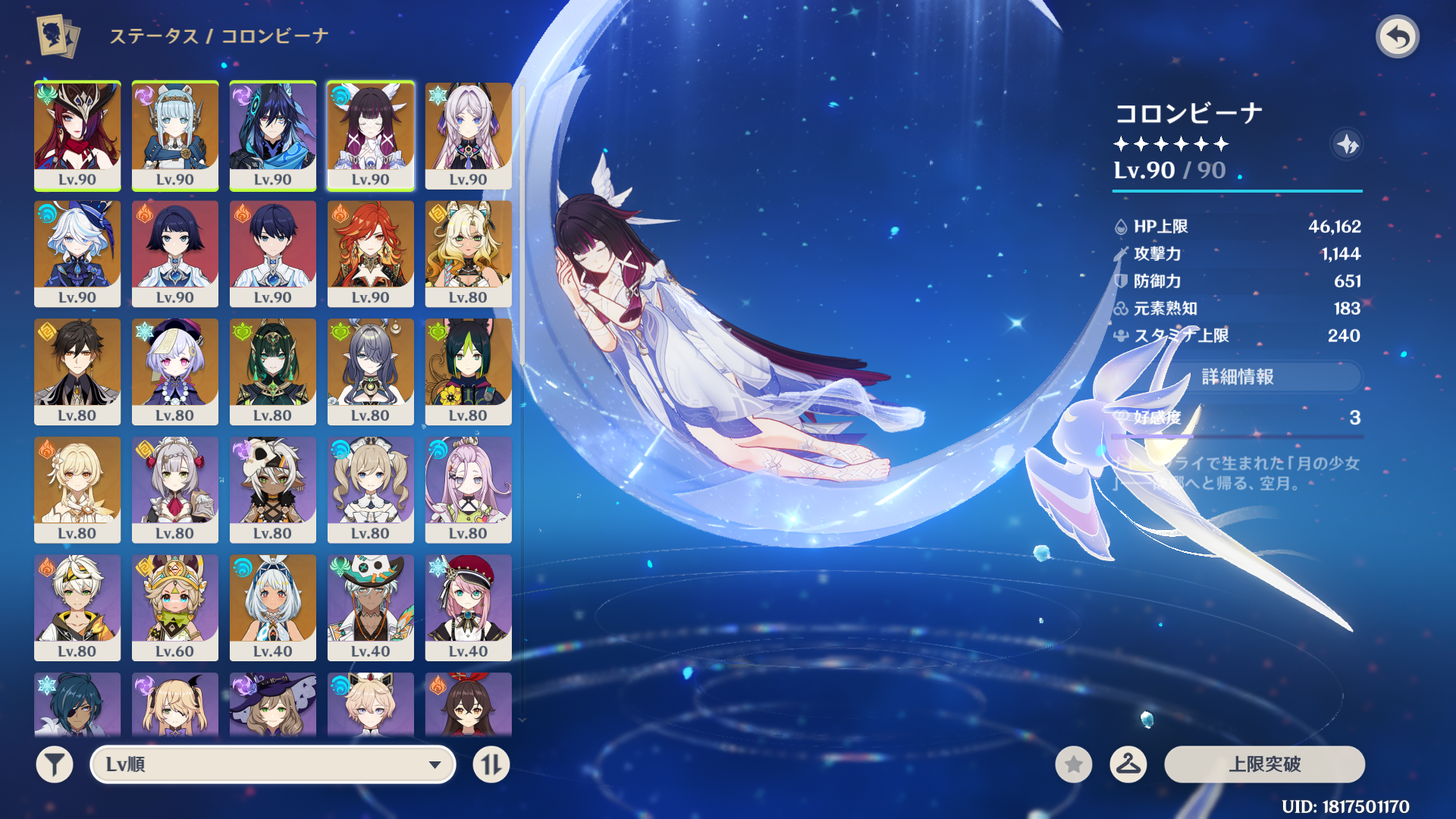The width and height of the screenshot is (1456, 819).
Task: Select the blonde Lumine traveler portrait
Action: click(x=77, y=489)
